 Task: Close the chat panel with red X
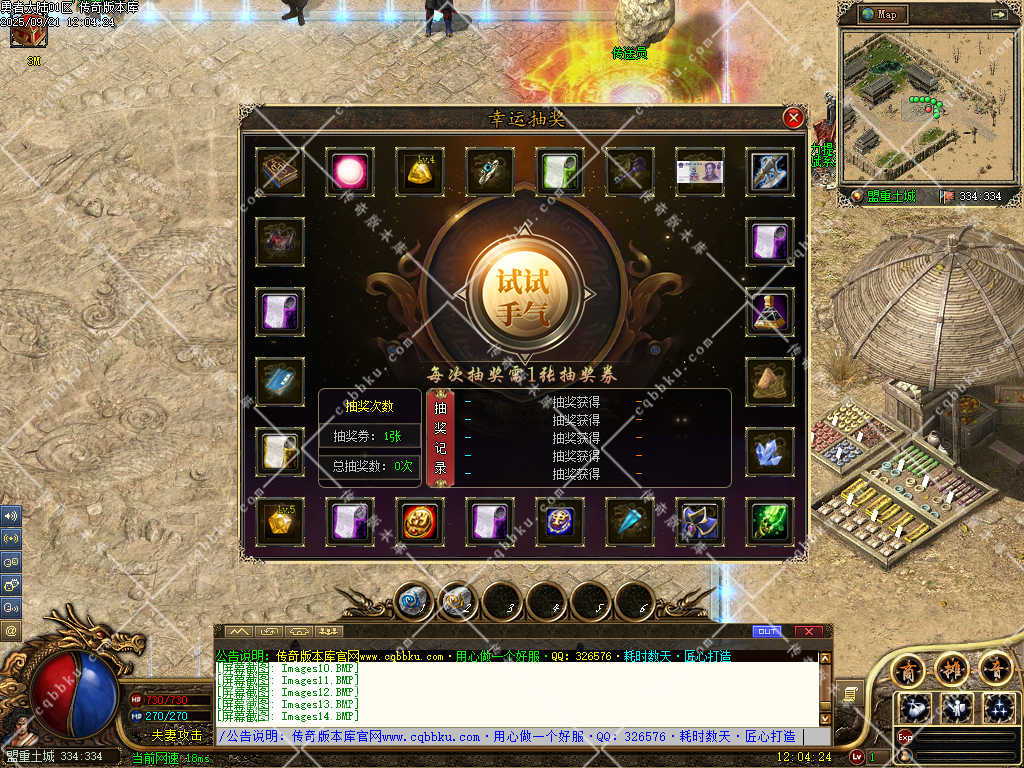(x=808, y=631)
